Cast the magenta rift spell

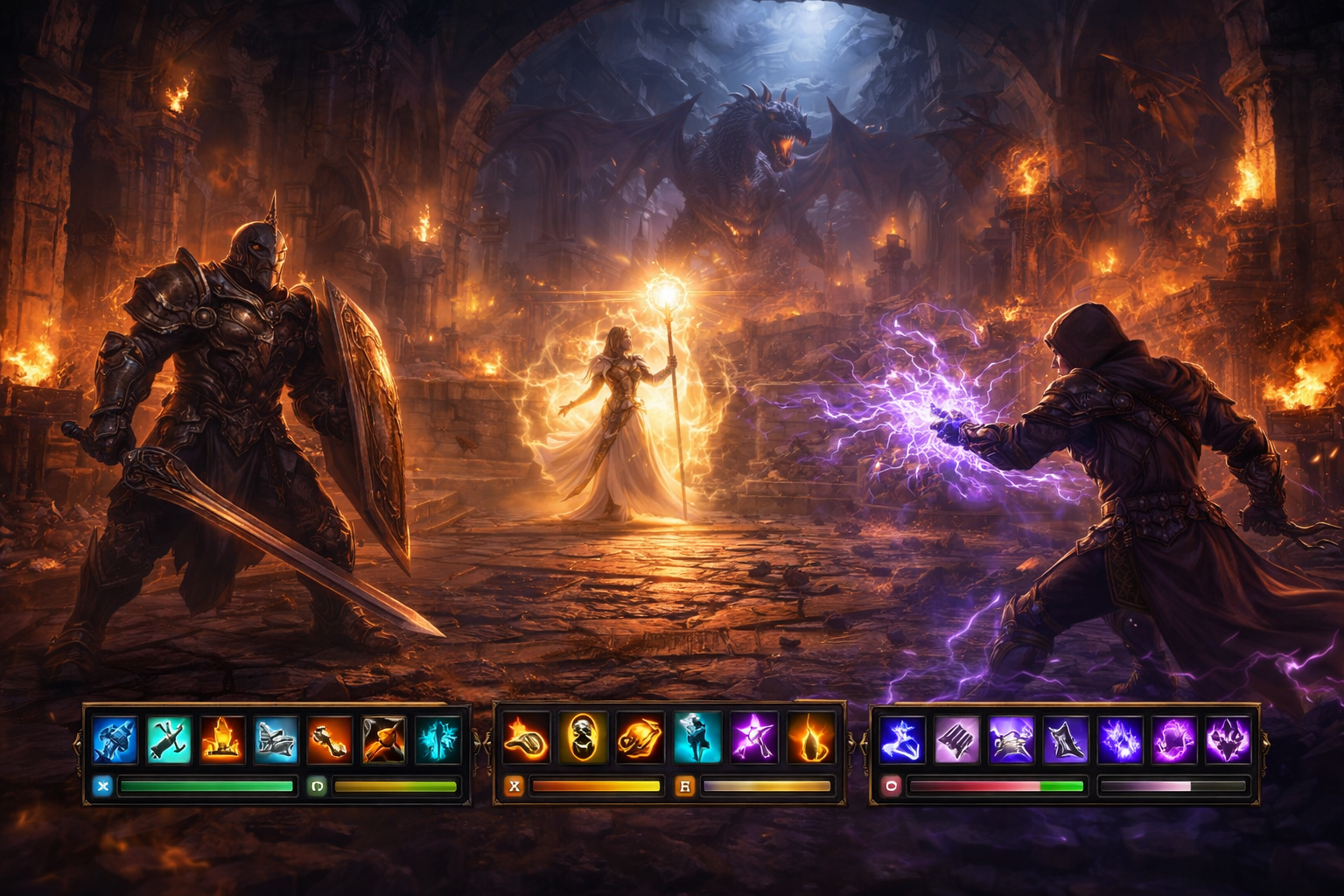tap(1173, 739)
